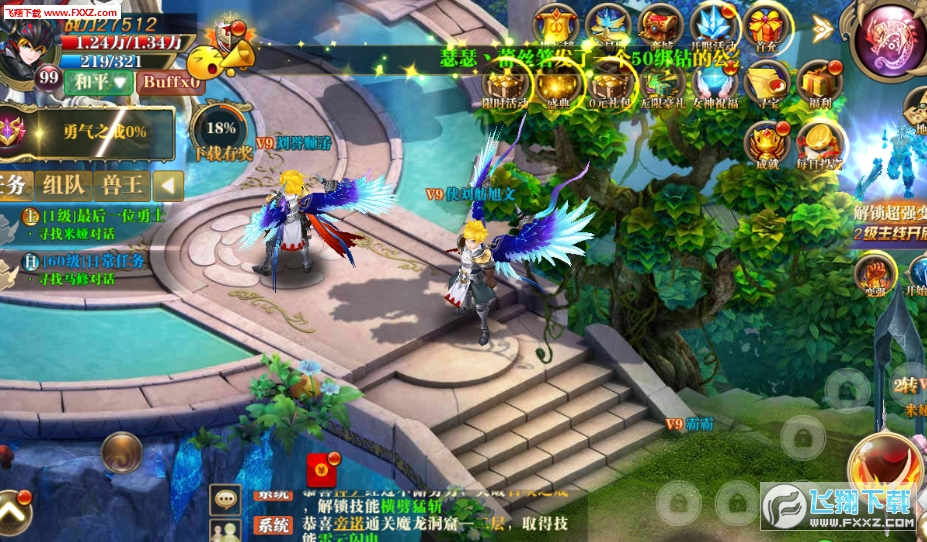Switch to the 兽王 tab

[122, 185]
